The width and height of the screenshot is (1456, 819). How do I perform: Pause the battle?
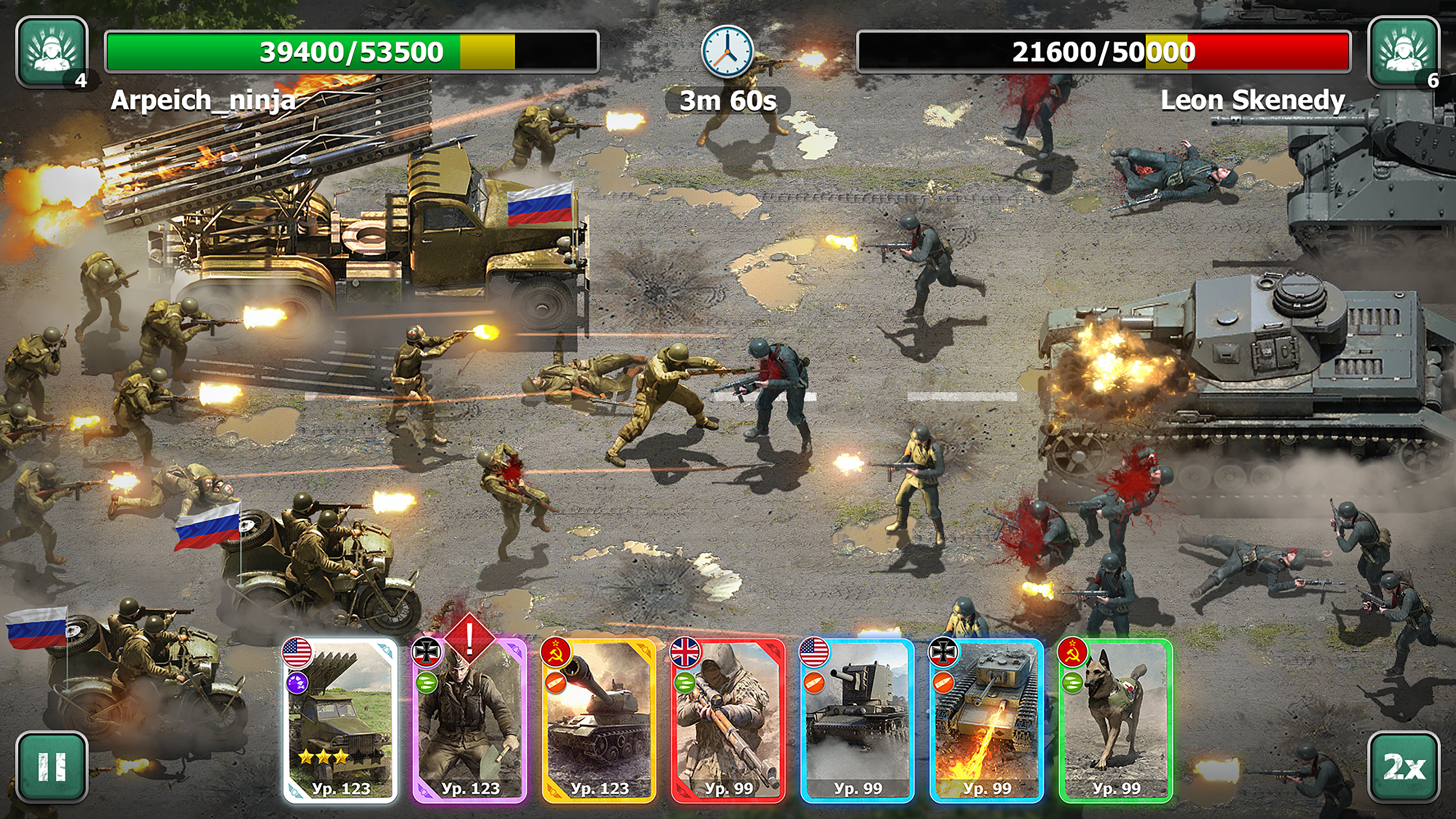[x=52, y=766]
